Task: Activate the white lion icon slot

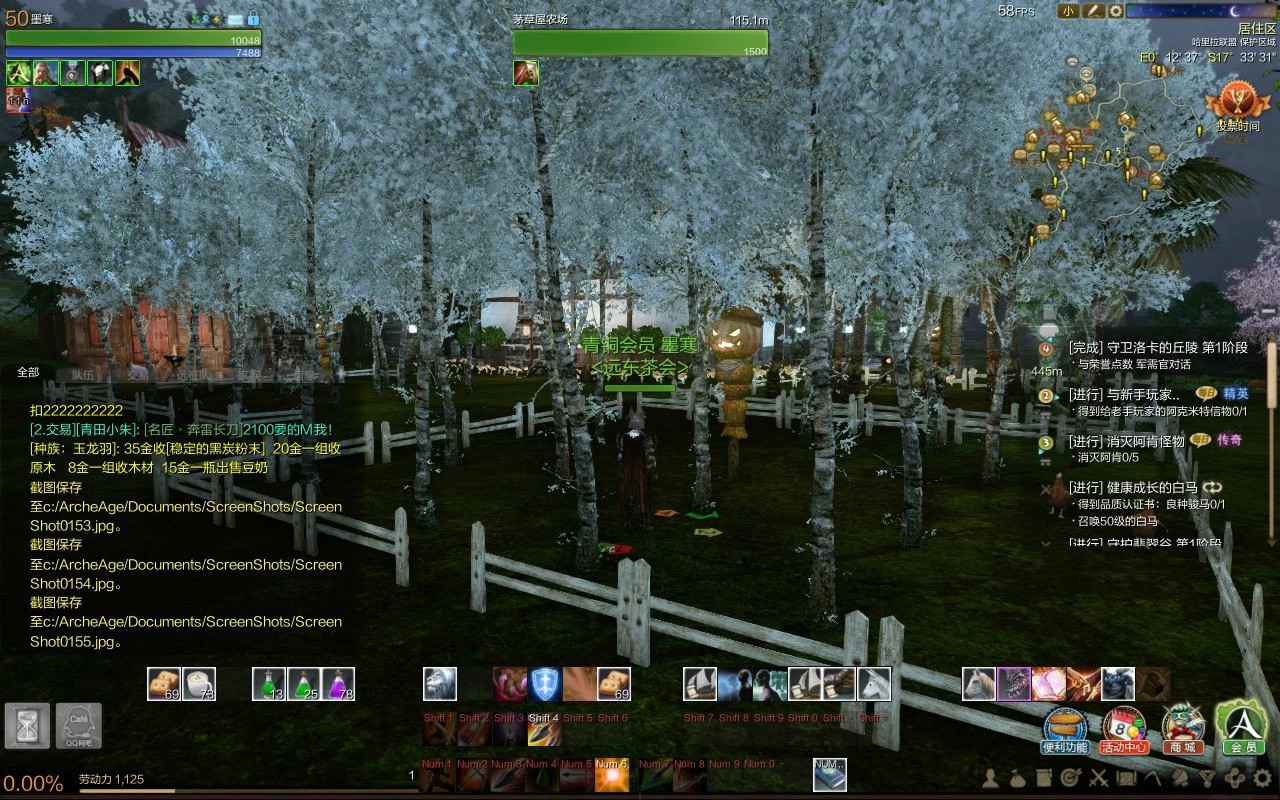Action: pyautogui.click(x=440, y=684)
